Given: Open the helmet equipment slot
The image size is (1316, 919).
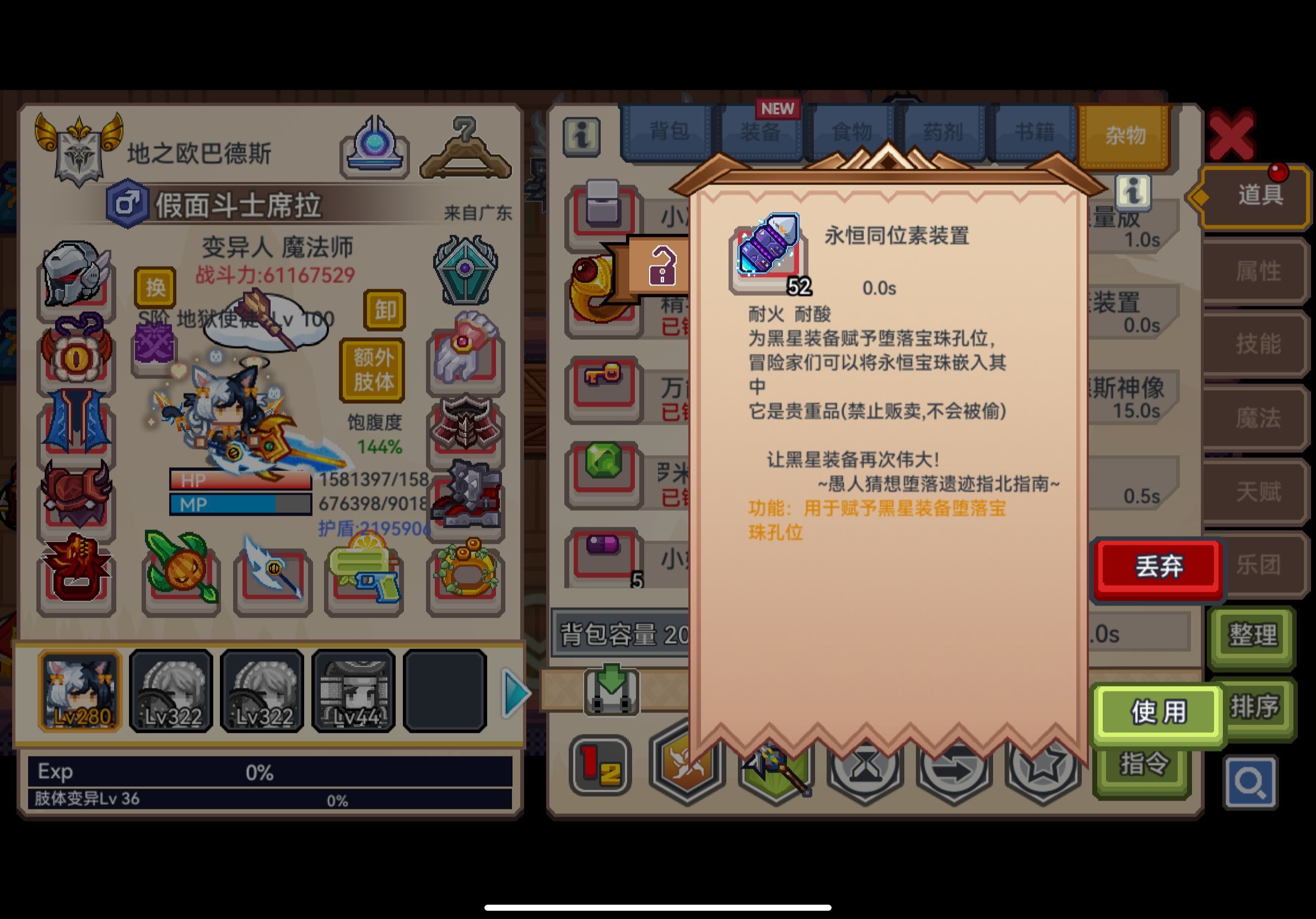Looking at the screenshot, I should pyautogui.click(x=75, y=279).
